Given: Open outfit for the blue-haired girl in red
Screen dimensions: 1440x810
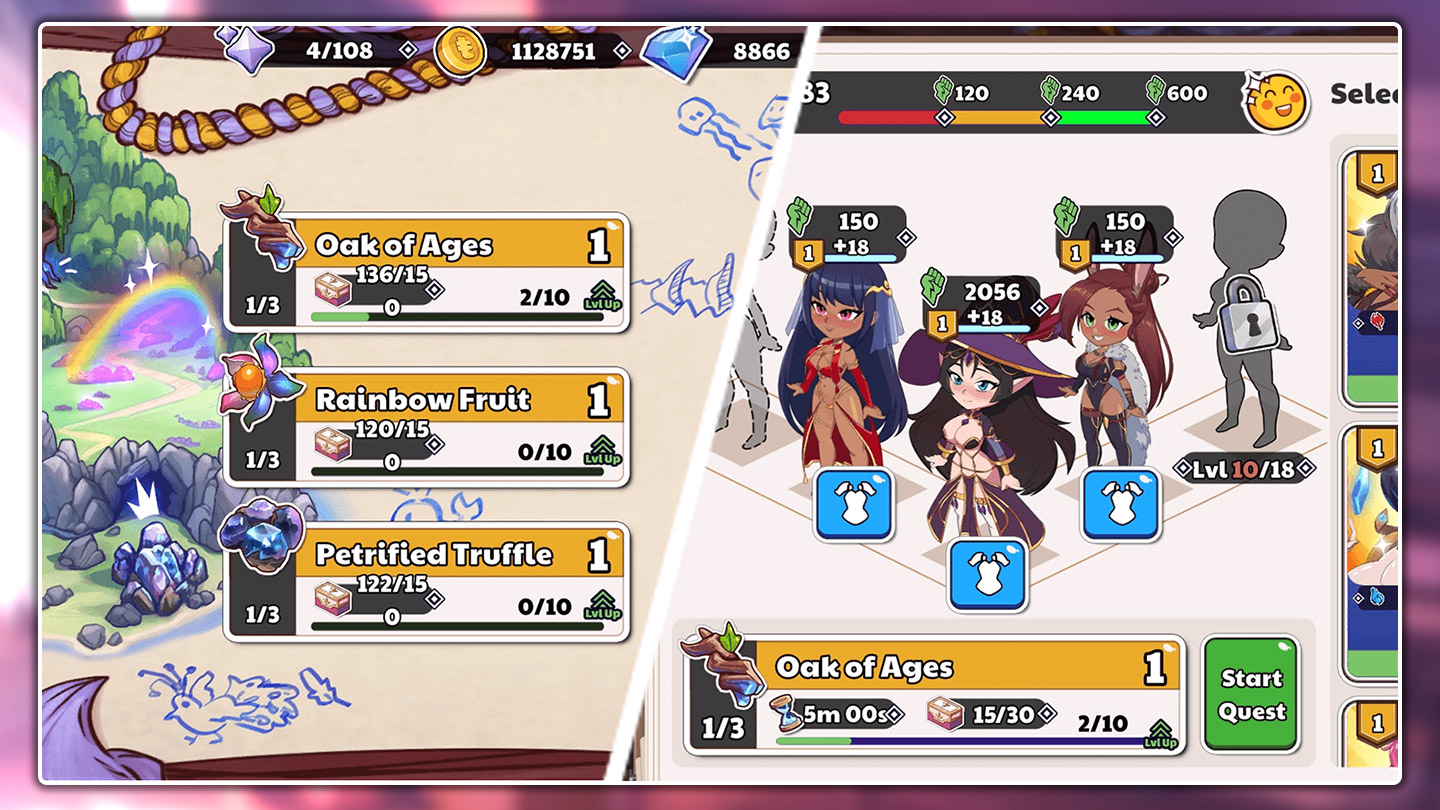Looking at the screenshot, I should [853, 504].
